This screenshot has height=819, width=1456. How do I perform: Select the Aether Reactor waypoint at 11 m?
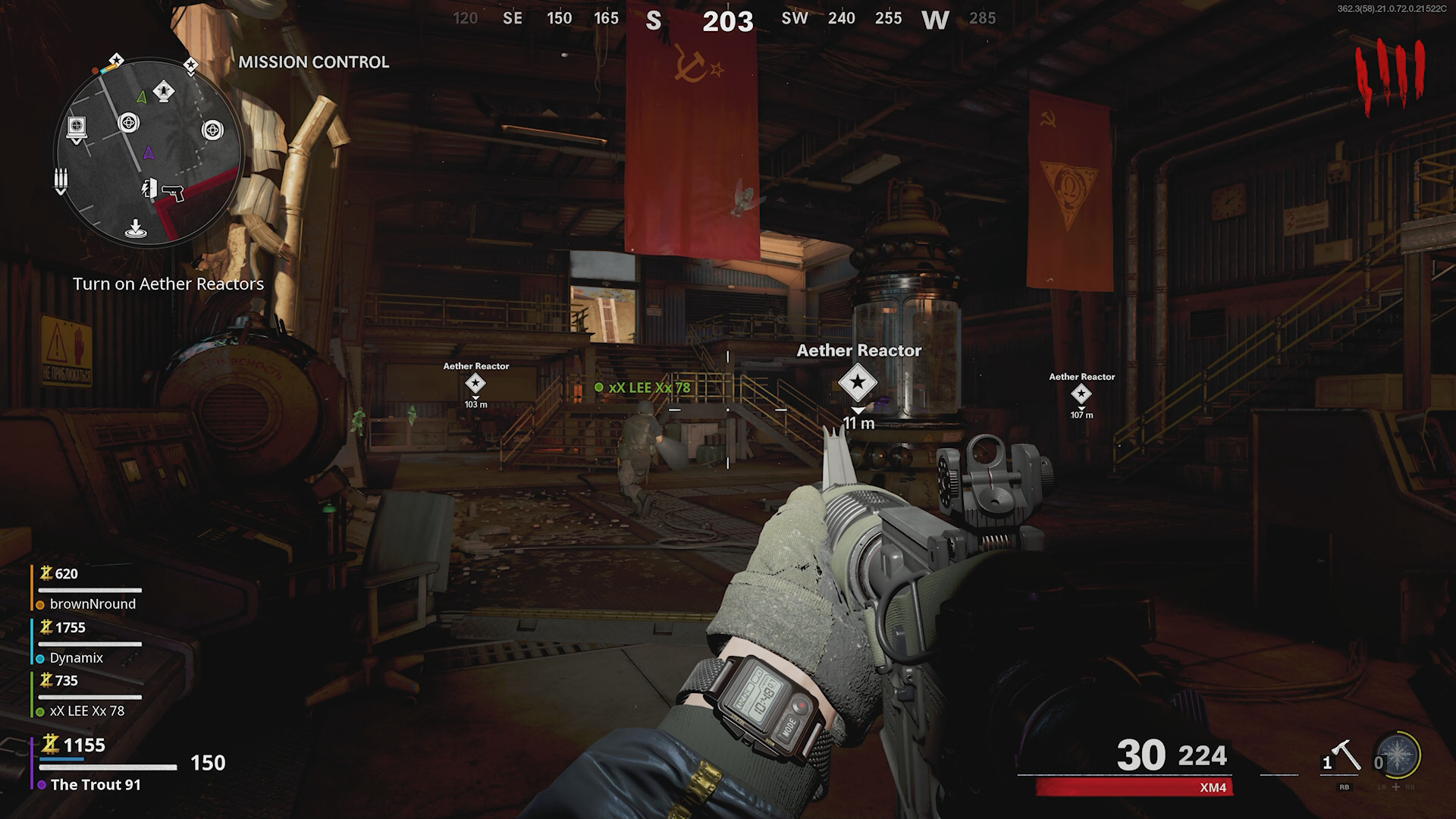click(858, 382)
